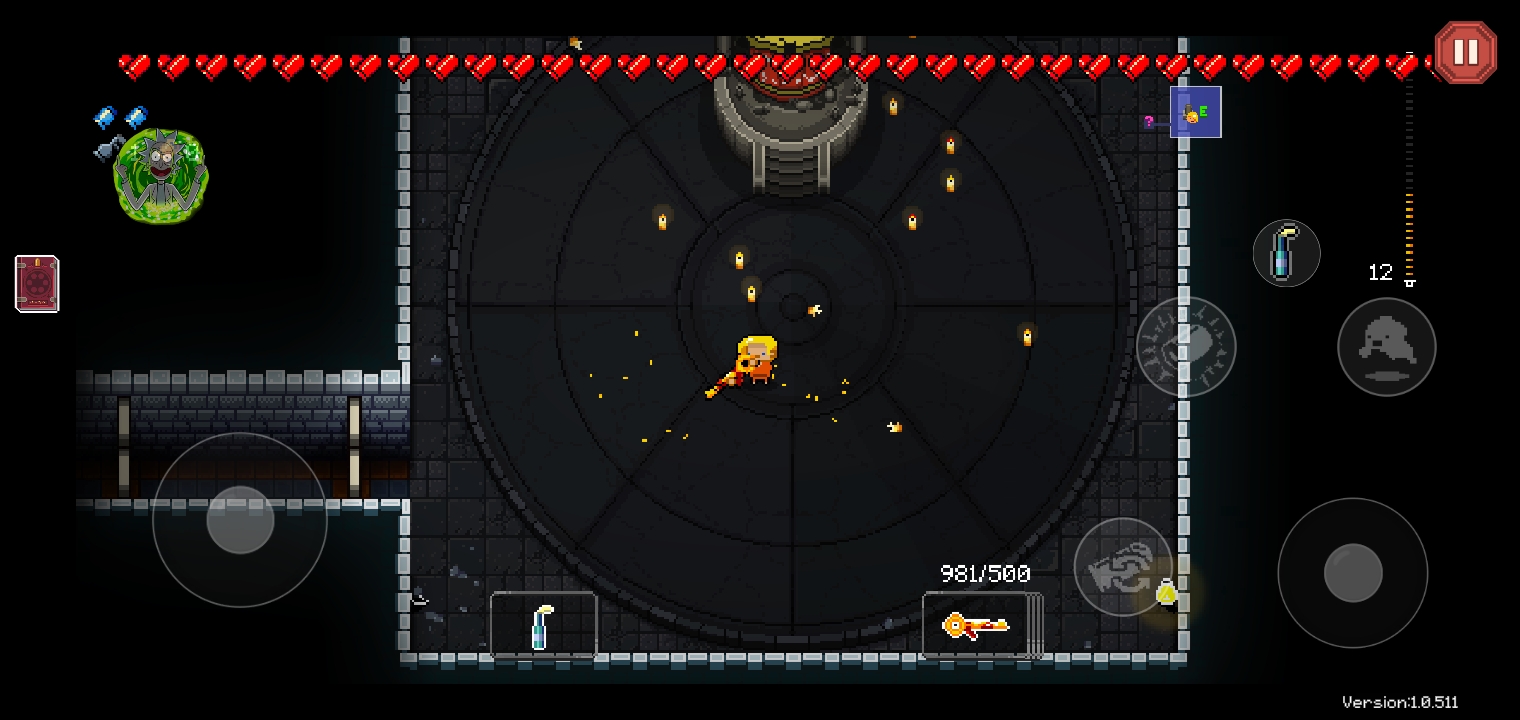1520x720 pixels.
Task: Touch the right aiming joystick
Action: click(x=1352, y=573)
